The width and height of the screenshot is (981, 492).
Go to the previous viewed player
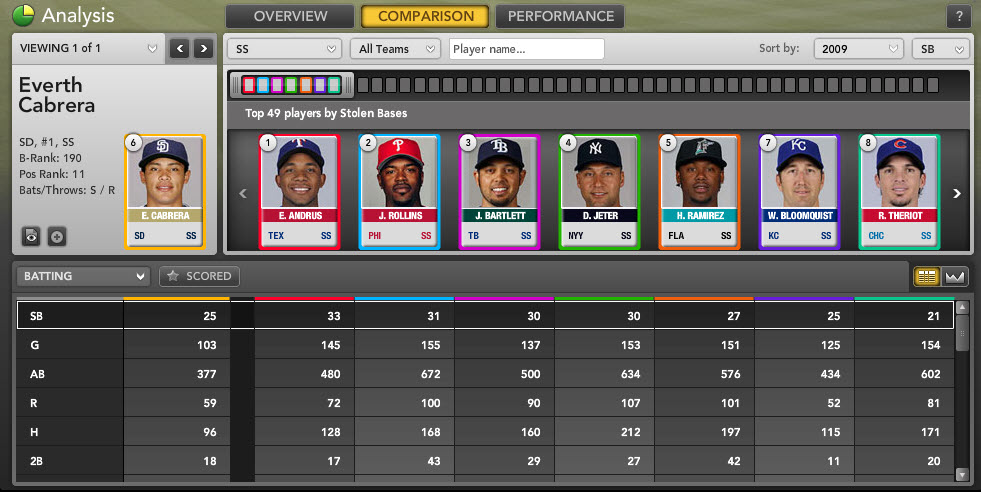(x=179, y=48)
